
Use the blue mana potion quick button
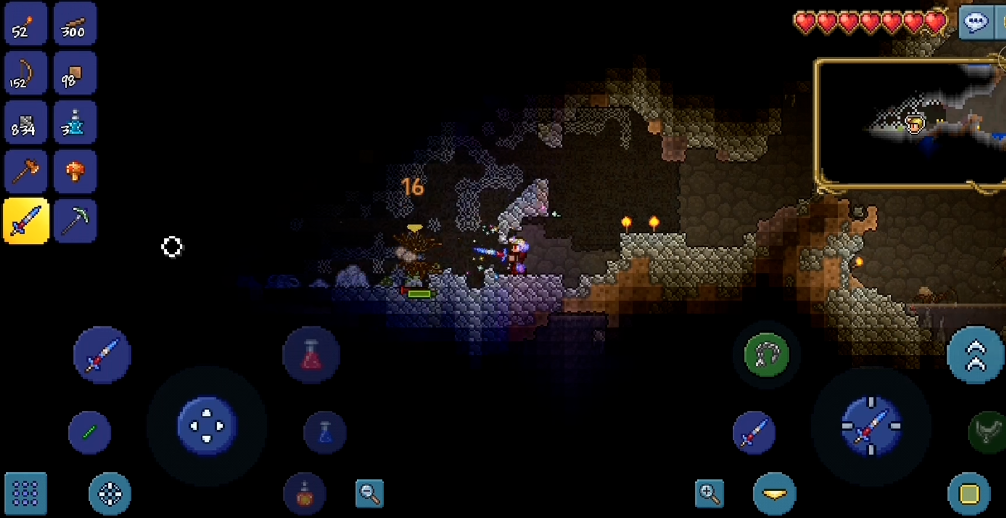[325, 432]
